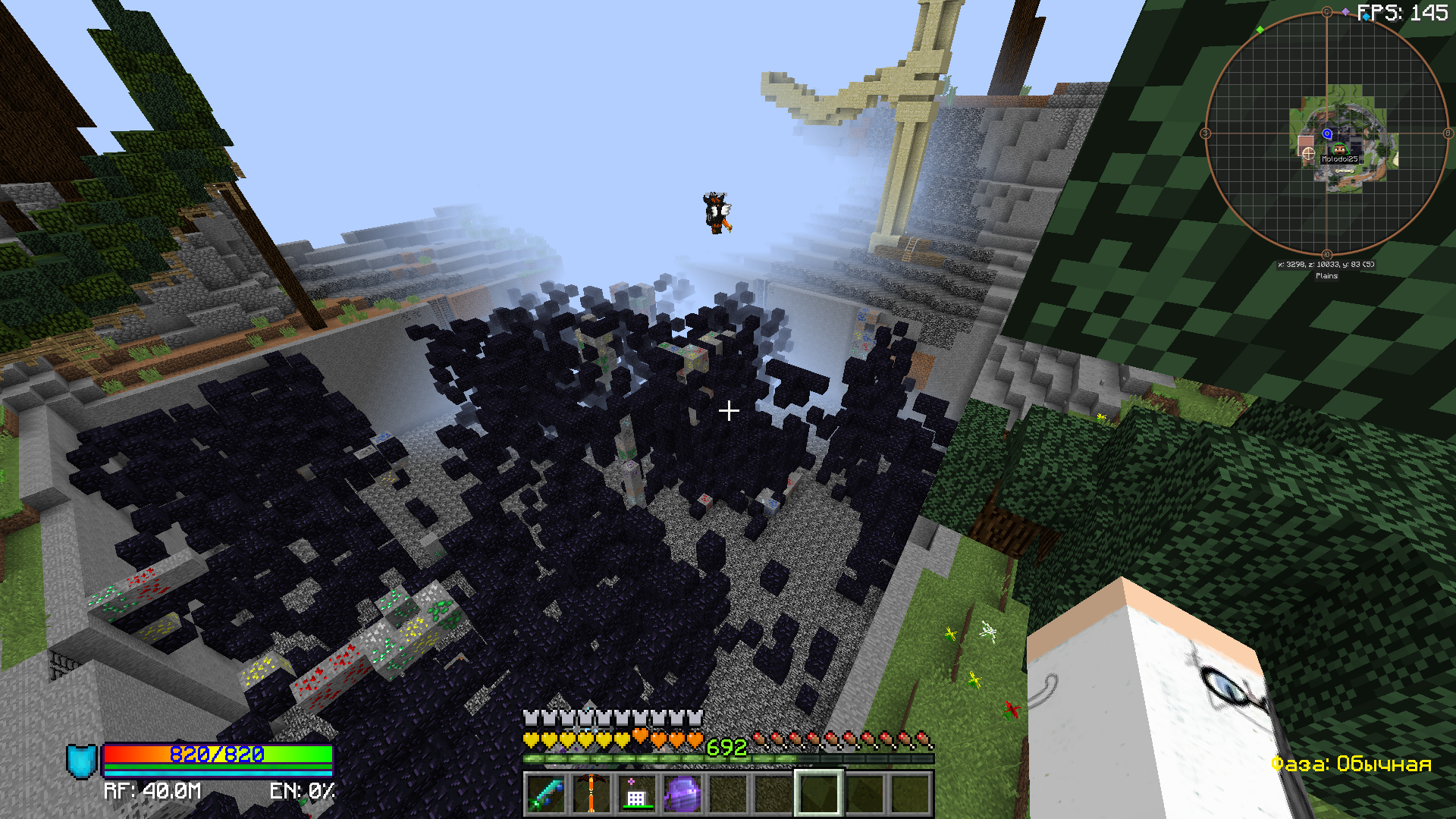
Task: Open the circular minimap
Action: point(1326,133)
